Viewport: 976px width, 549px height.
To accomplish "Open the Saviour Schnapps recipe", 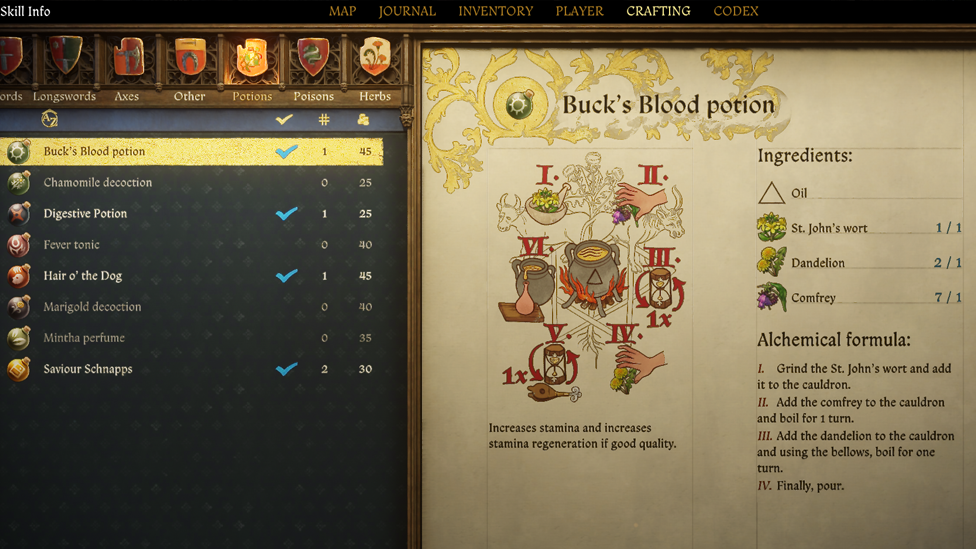I will 88,369.
